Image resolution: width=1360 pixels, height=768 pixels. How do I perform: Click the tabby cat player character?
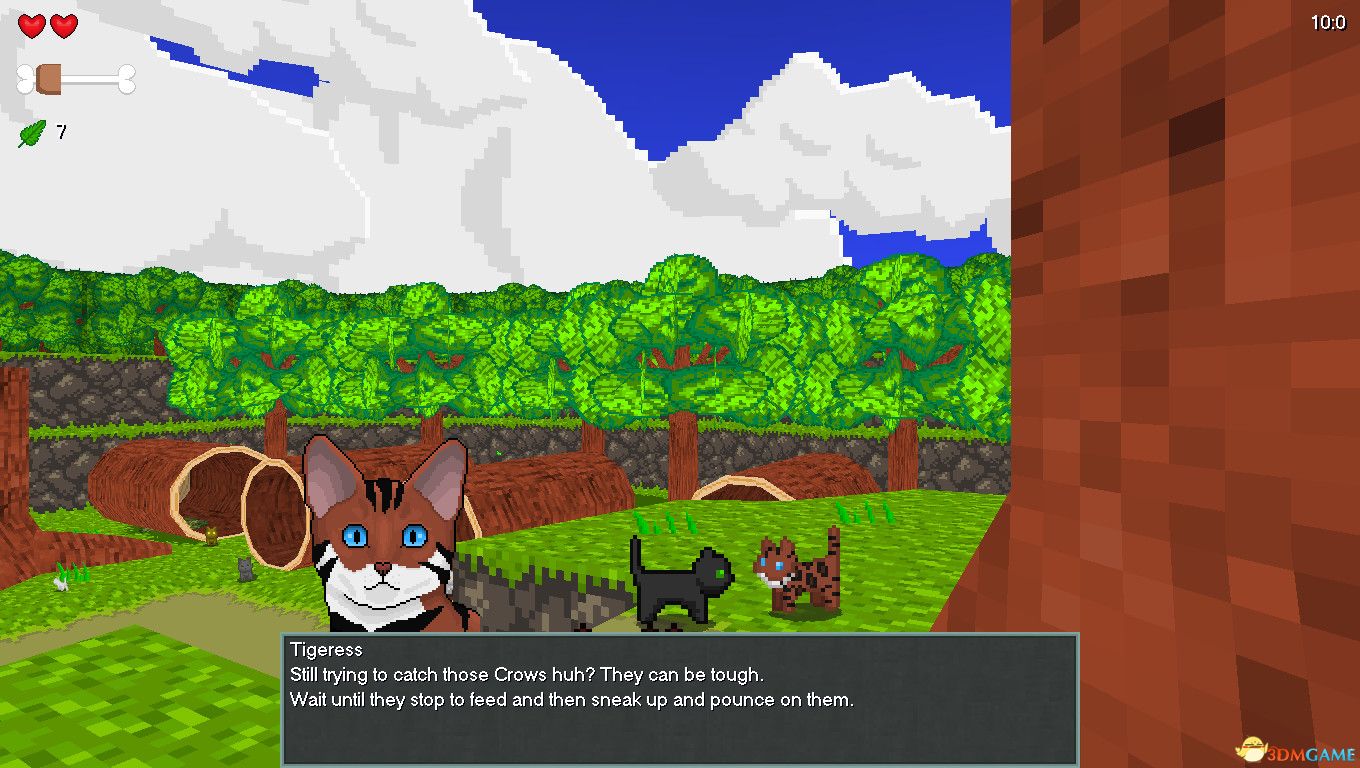point(383,540)
